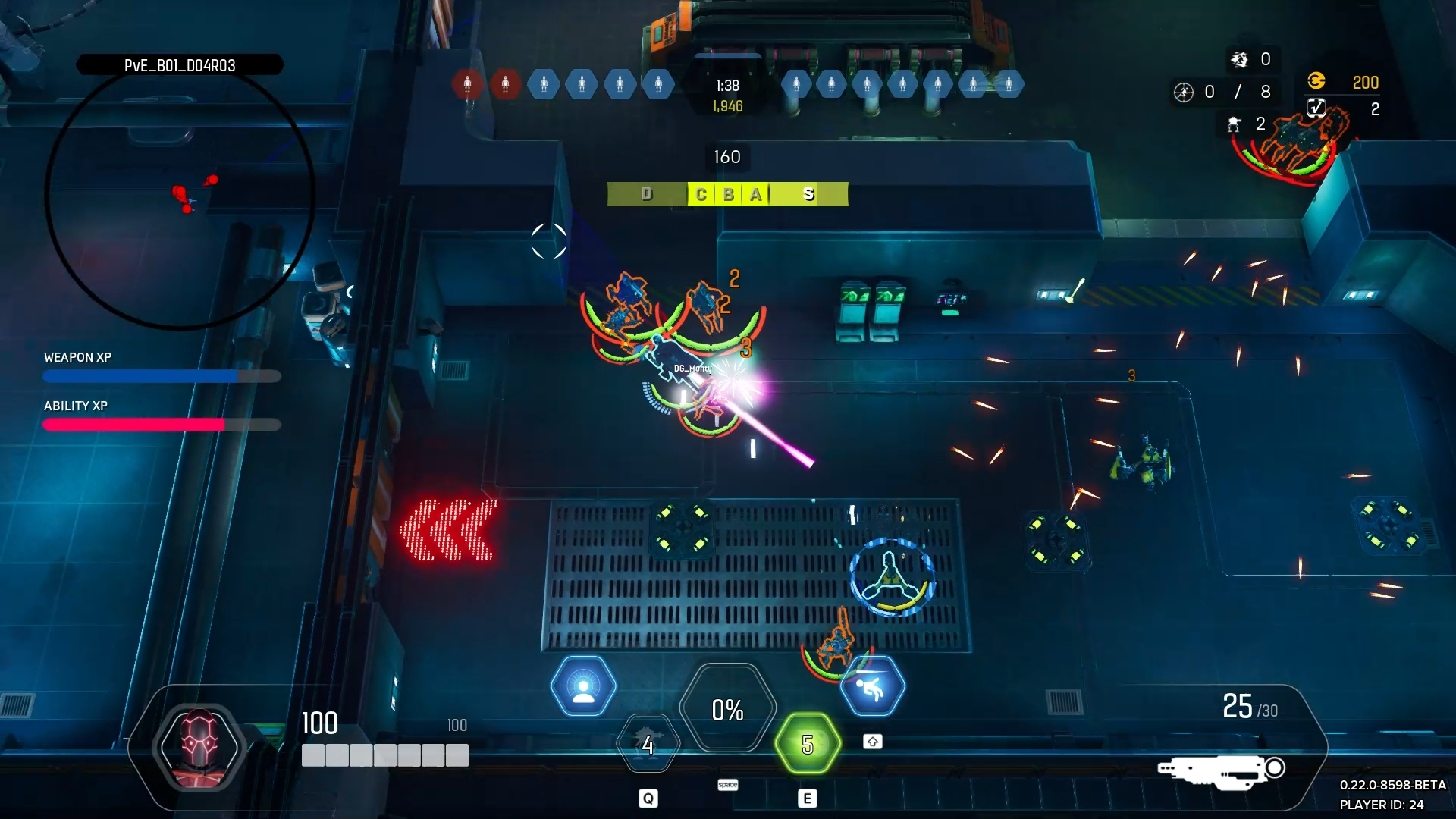Toggle the red enemy hexagon in top bar
Screen dimensions: 1456x819
(468, 85)
